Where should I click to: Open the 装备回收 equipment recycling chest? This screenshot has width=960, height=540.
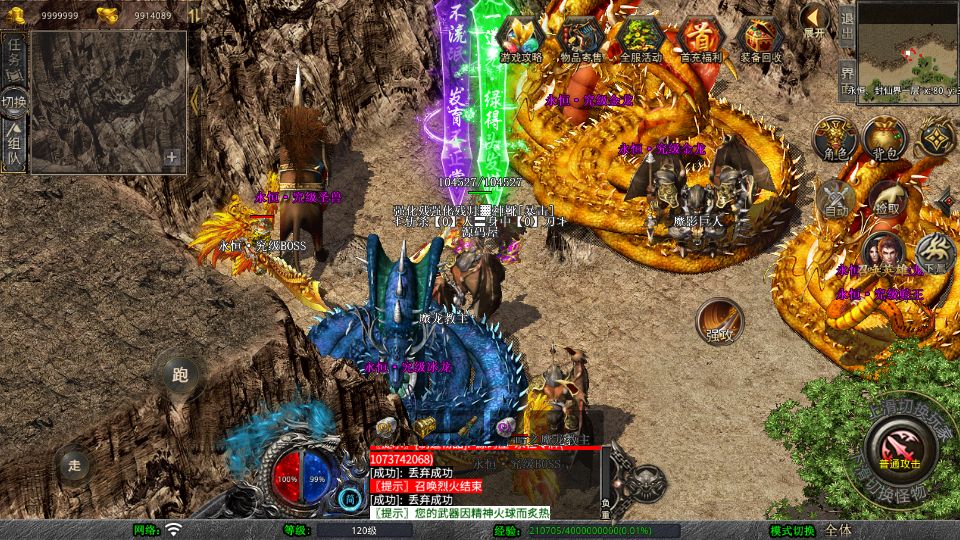(761, 39)
